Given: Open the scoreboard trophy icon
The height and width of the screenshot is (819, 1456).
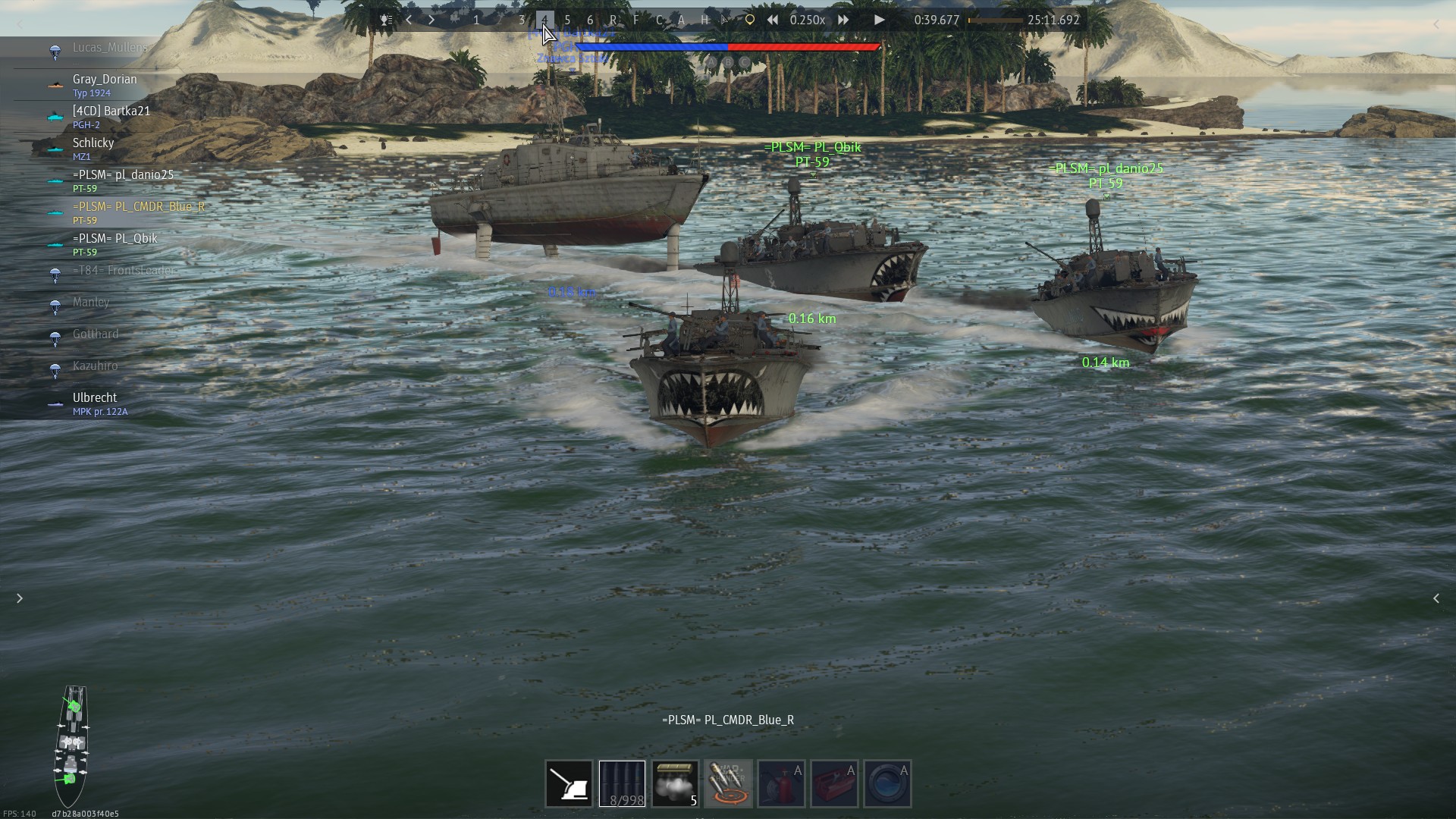Looking at the screenshot, I should point(386,20).
